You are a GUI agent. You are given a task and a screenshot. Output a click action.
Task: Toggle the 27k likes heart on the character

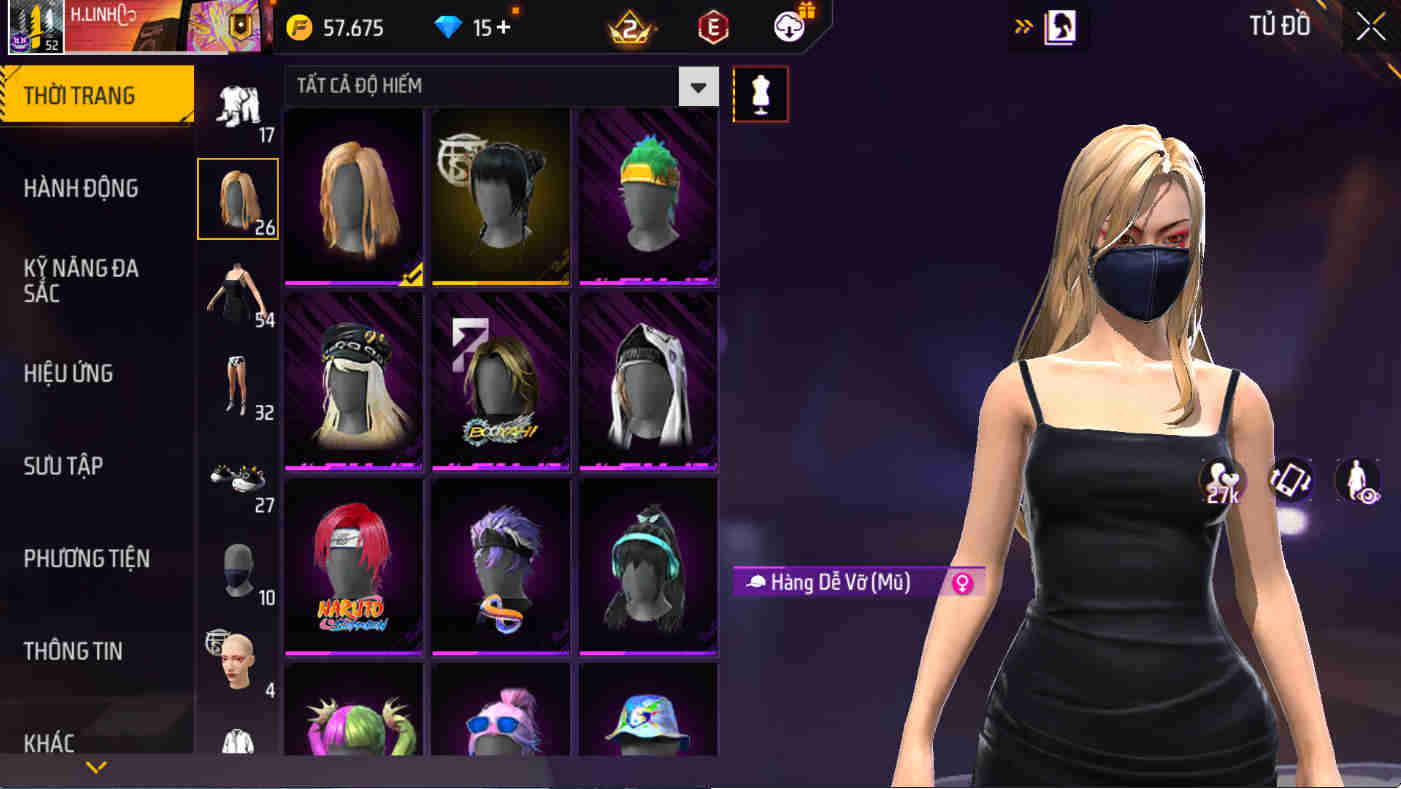click(x=1220, y=481)
